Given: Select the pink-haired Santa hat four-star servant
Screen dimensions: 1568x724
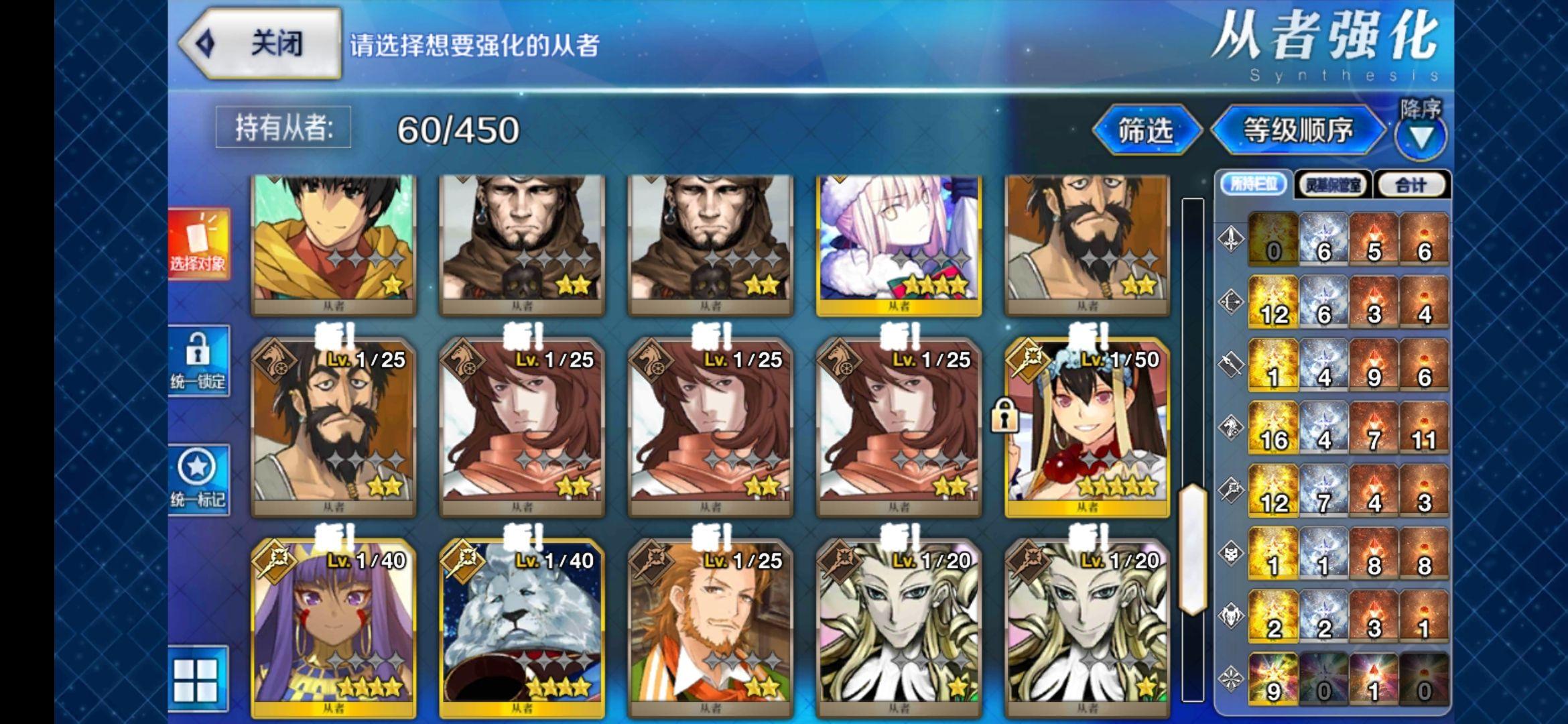Looking at the screenshot, I should pos(899,245).
